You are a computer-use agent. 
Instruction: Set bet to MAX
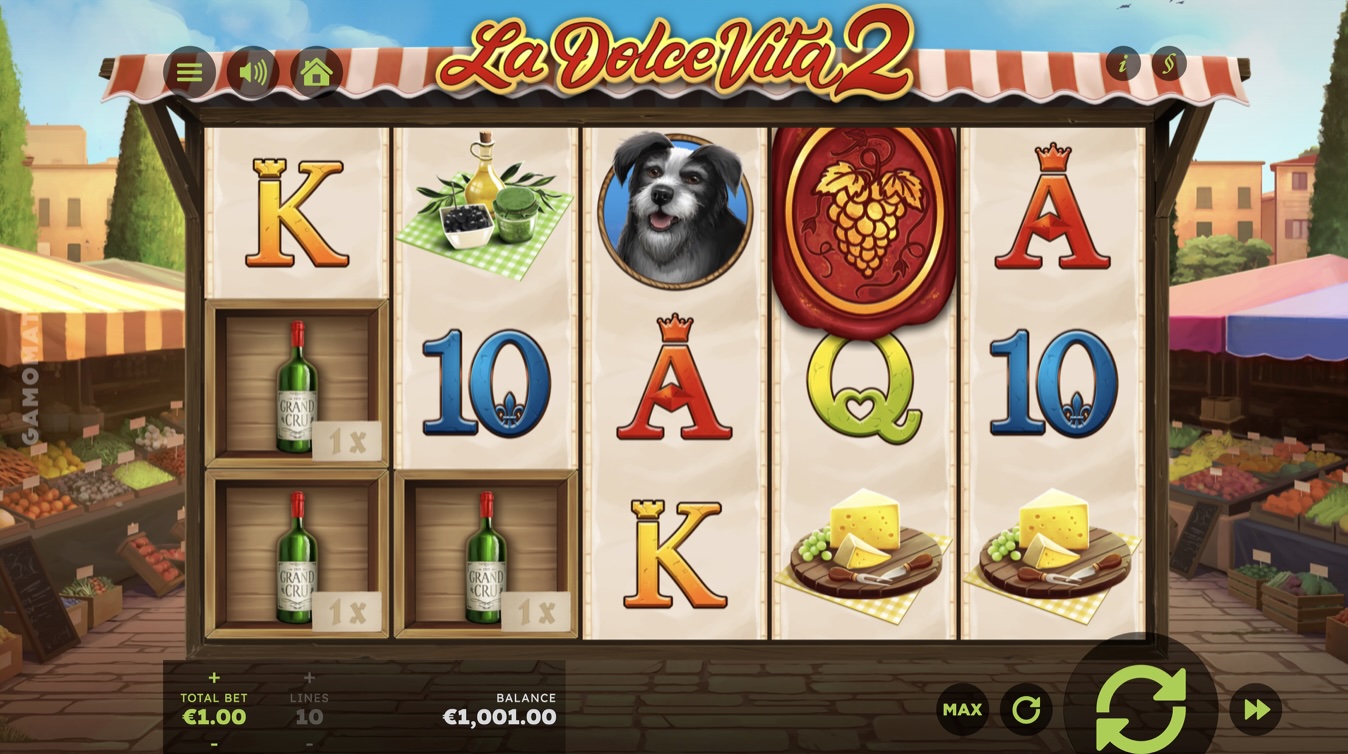[x=962, y=710]
